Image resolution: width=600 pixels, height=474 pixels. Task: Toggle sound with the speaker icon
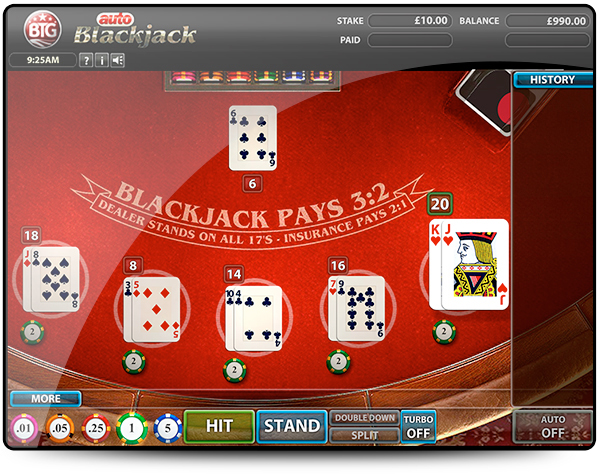[x=118, y=60]
